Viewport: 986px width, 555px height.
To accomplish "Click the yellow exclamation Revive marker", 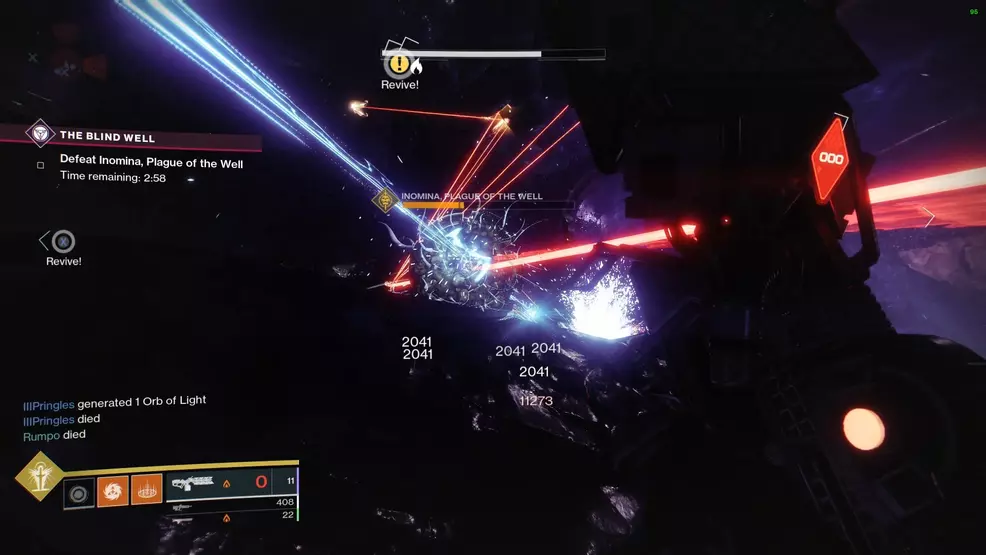I will (x=399, y=65).
